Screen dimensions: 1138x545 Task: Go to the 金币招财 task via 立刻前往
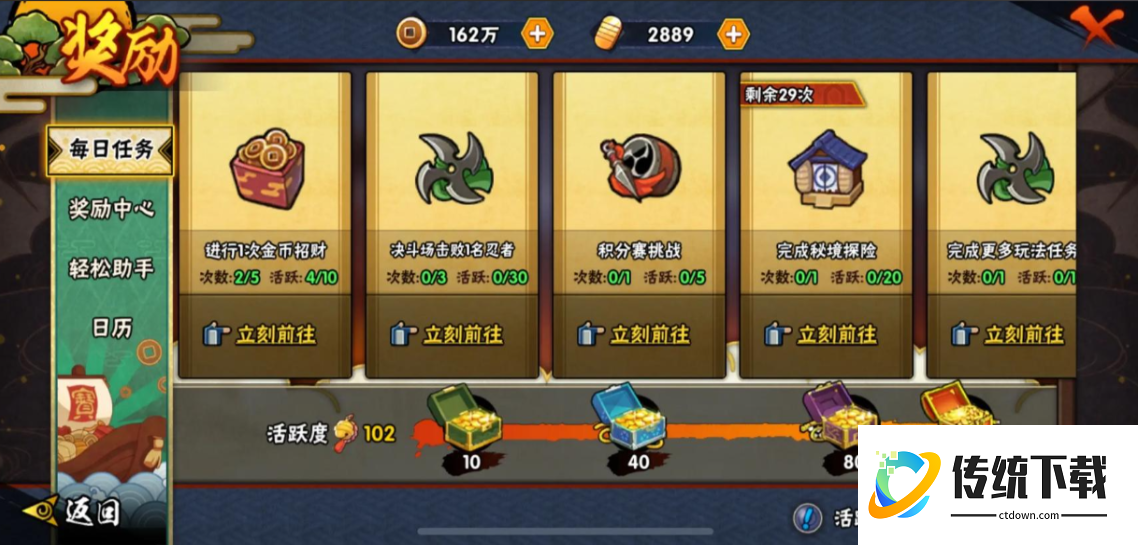263,334
